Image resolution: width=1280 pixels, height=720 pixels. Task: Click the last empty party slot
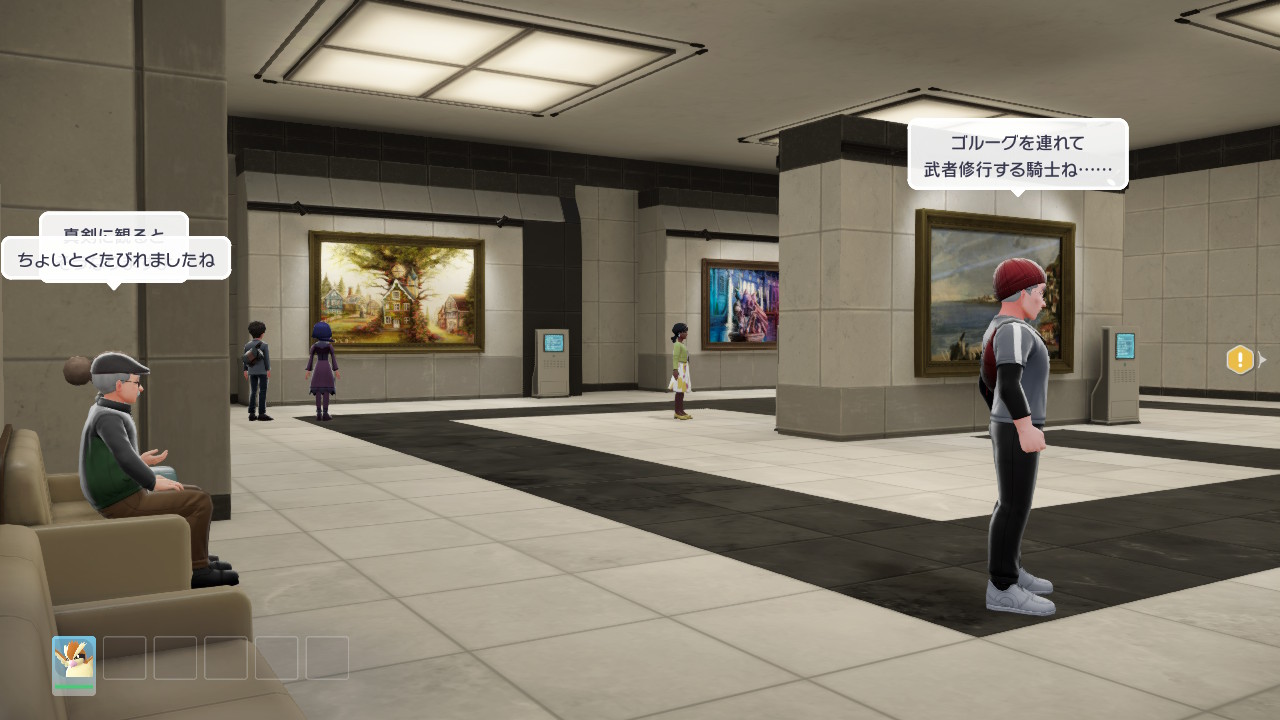pyautogui.click(x=326, y=658)
